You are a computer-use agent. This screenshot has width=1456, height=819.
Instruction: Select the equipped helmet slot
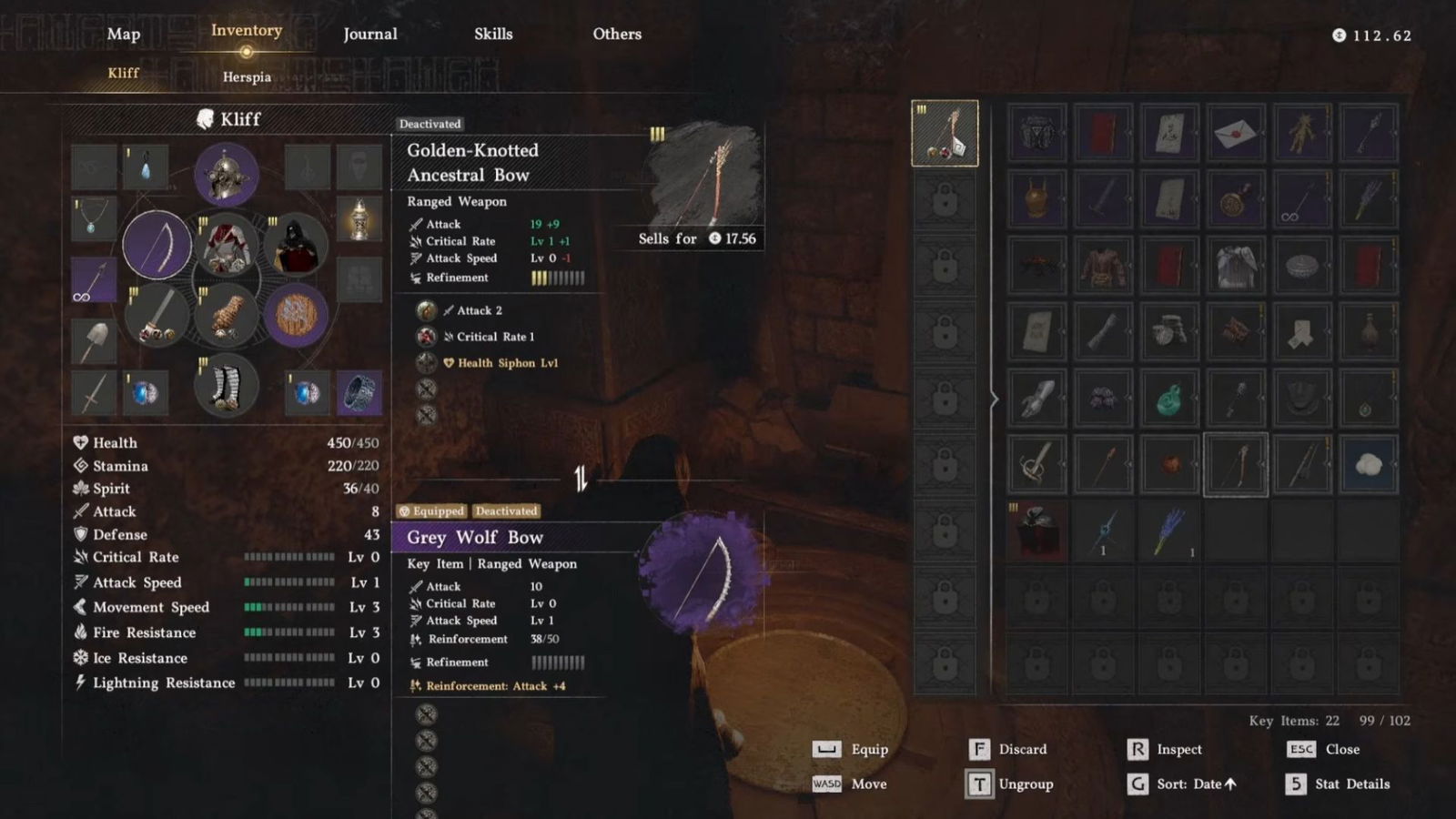[226, 175]
